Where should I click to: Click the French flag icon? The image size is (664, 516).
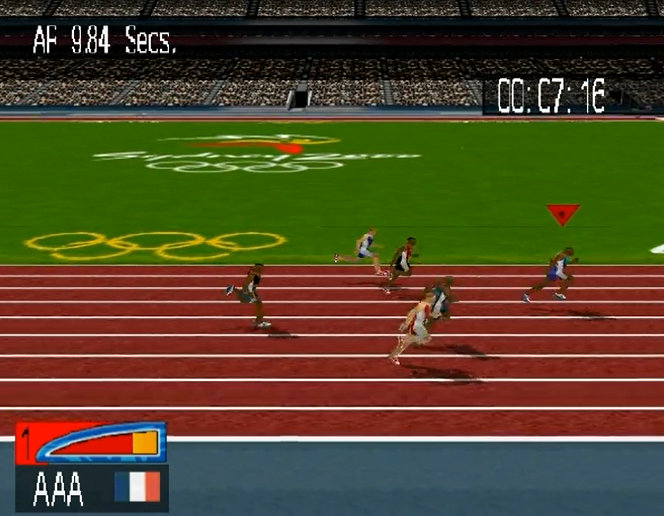pos(137,487)
